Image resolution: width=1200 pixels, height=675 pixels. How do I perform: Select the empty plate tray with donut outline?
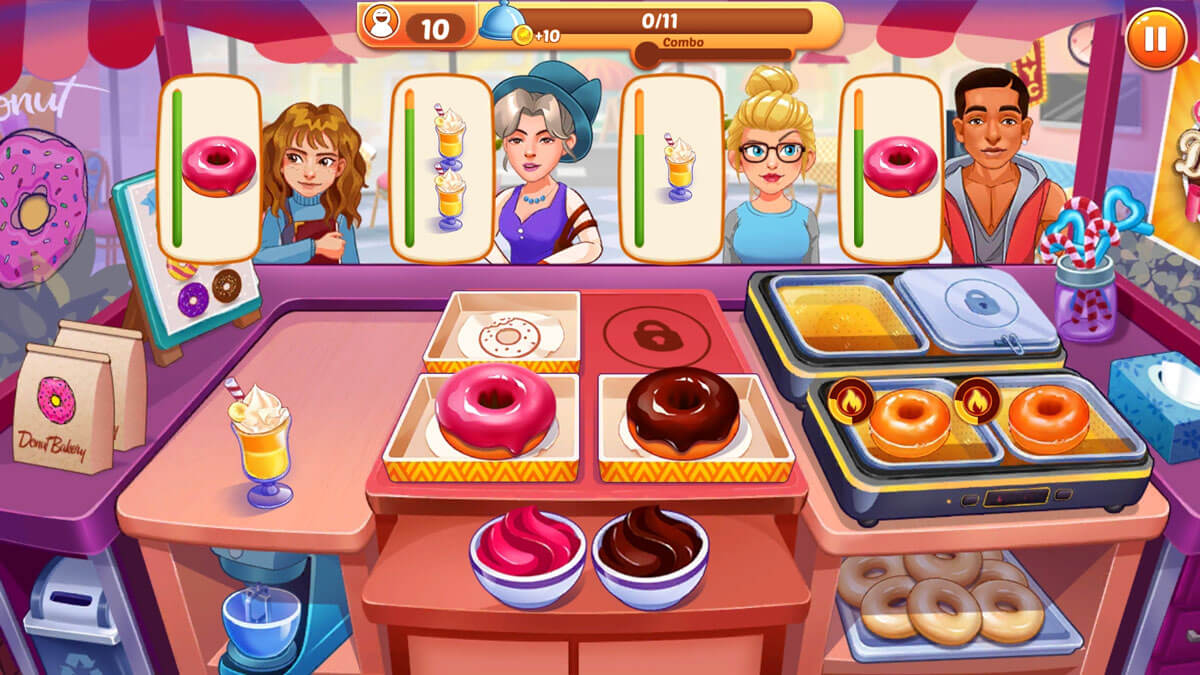[x=502, y=332]
